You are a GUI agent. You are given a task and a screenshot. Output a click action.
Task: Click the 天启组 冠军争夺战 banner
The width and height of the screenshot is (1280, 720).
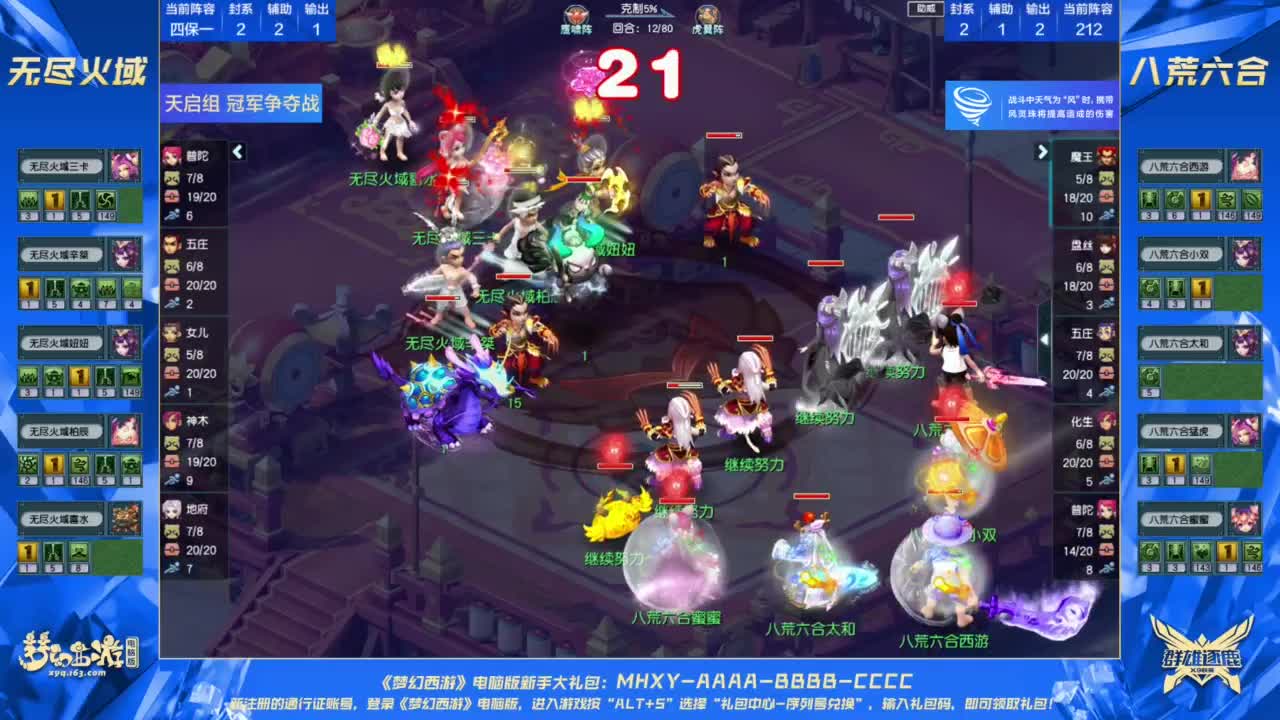click(x=238, y=107)
